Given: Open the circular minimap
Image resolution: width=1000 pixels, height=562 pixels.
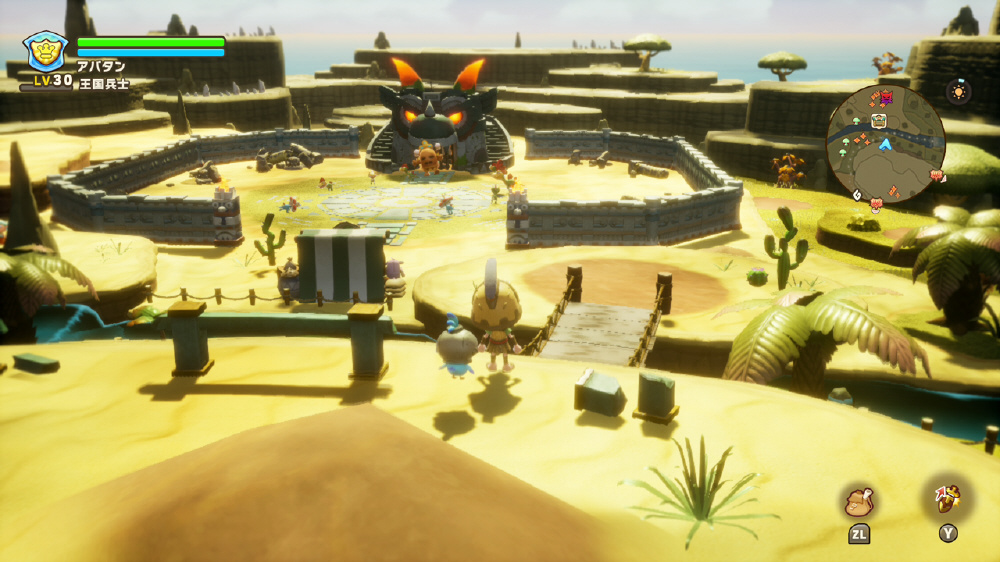Looking at the screenshot, I should coord(886,144).
